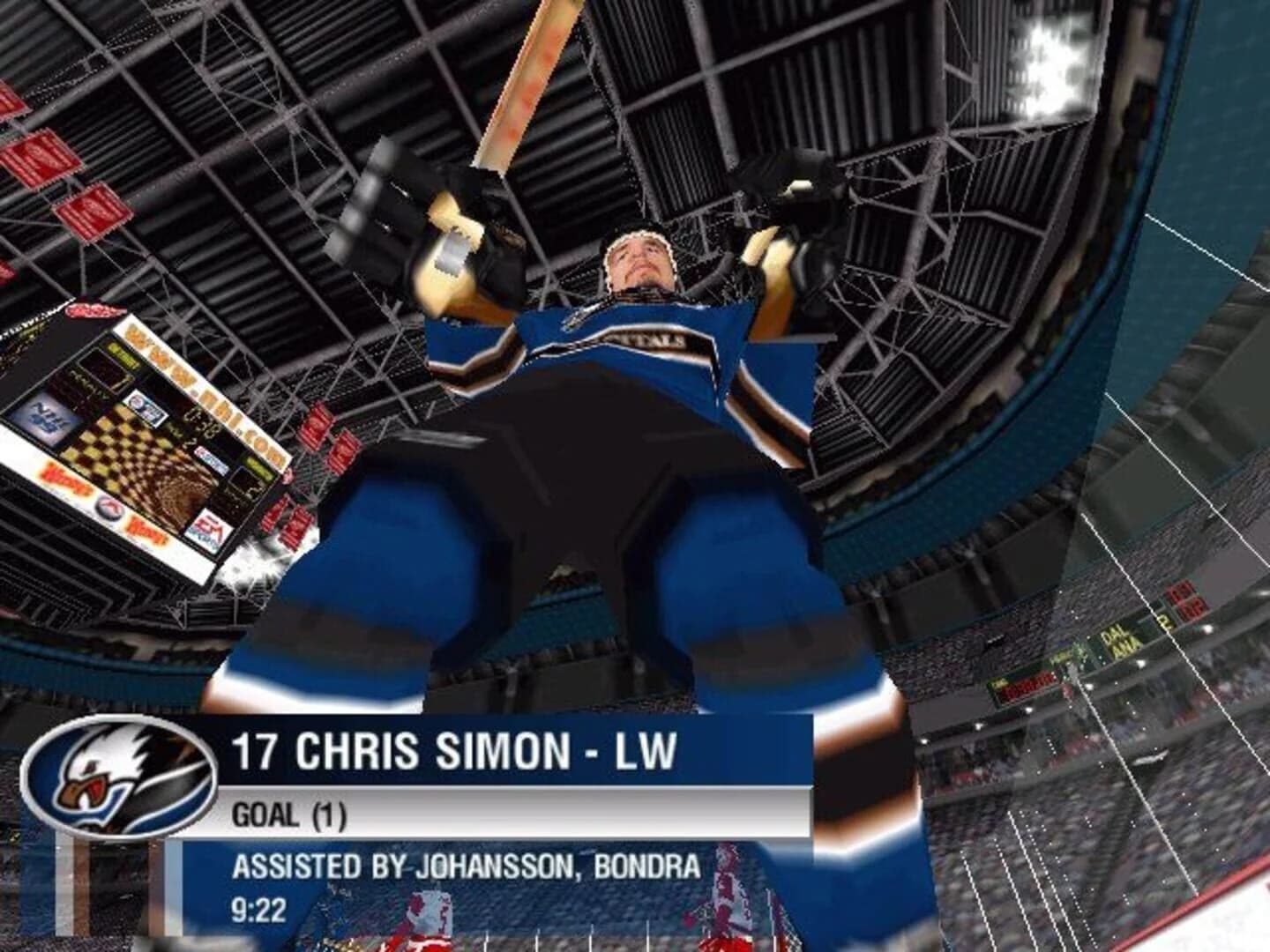Click the circular EA emblem below the jumbotron

[110, 508]
